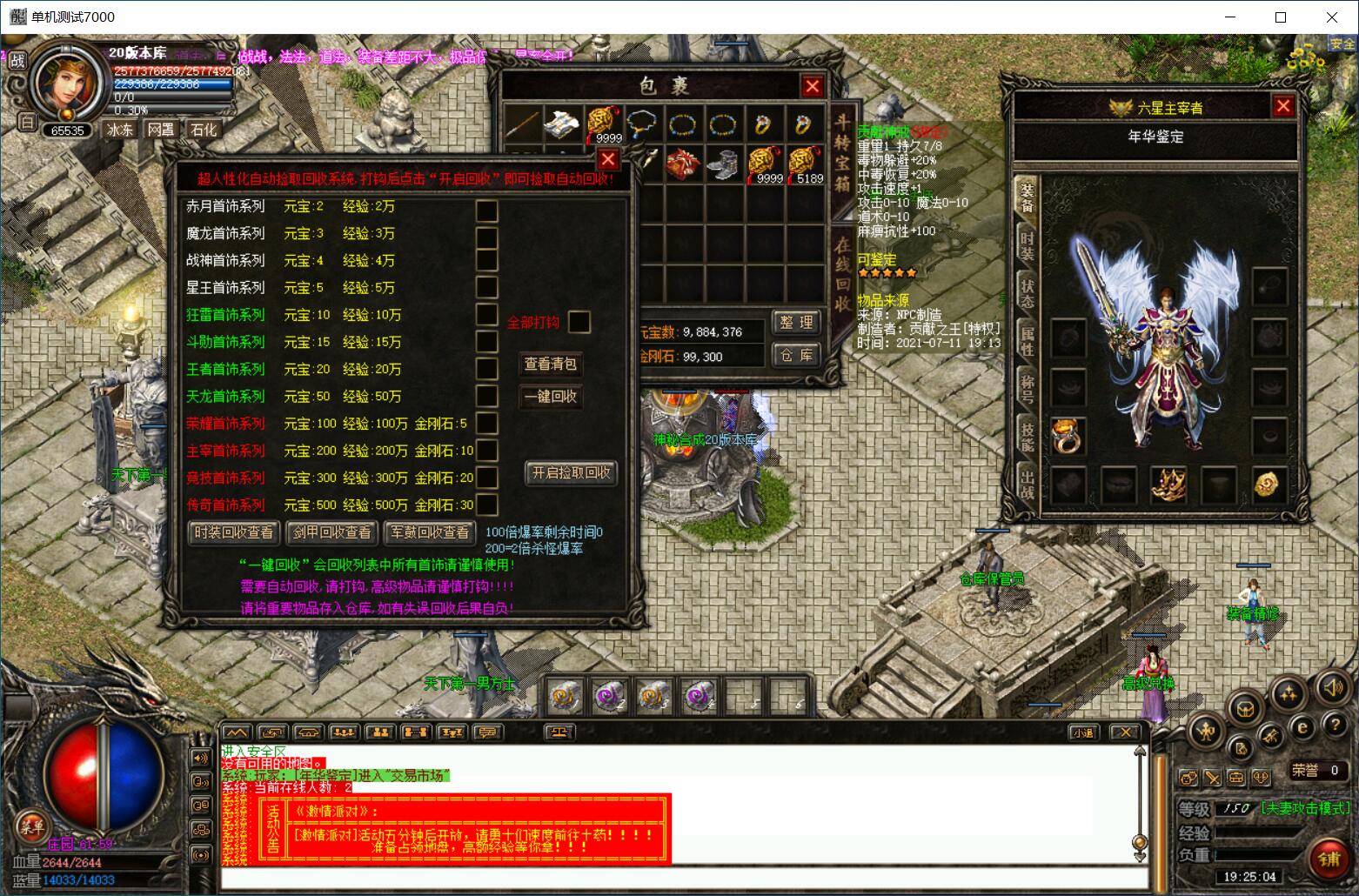The image size is (1359, 896).
Task: Activate the 开启捡取回收 button
Action: coord(572,472)
